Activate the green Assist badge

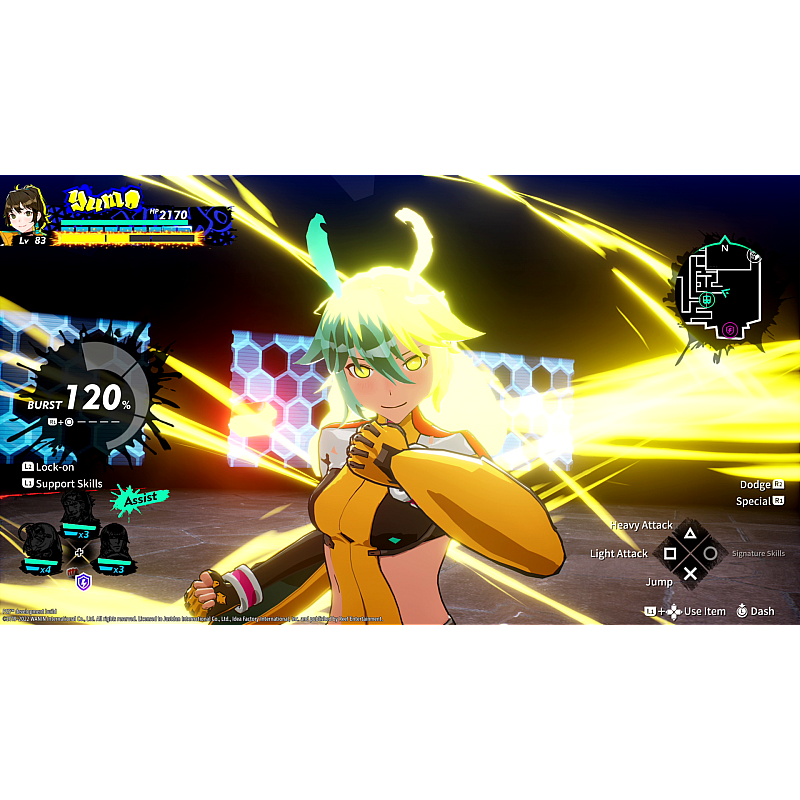pyautogui.click(x=138, y=498)
